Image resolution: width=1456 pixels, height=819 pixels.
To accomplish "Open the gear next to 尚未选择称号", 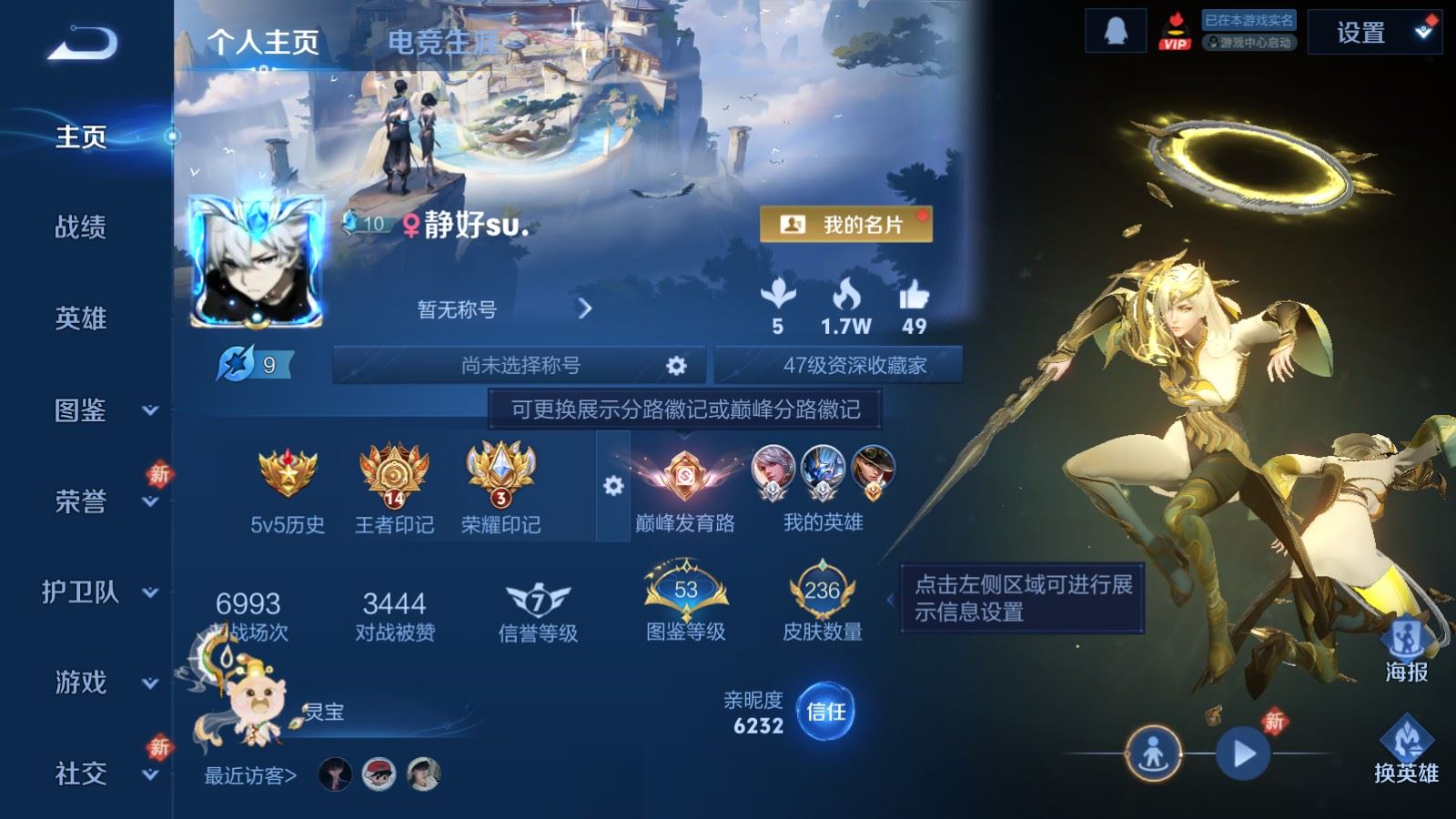I will pos(674,364).
